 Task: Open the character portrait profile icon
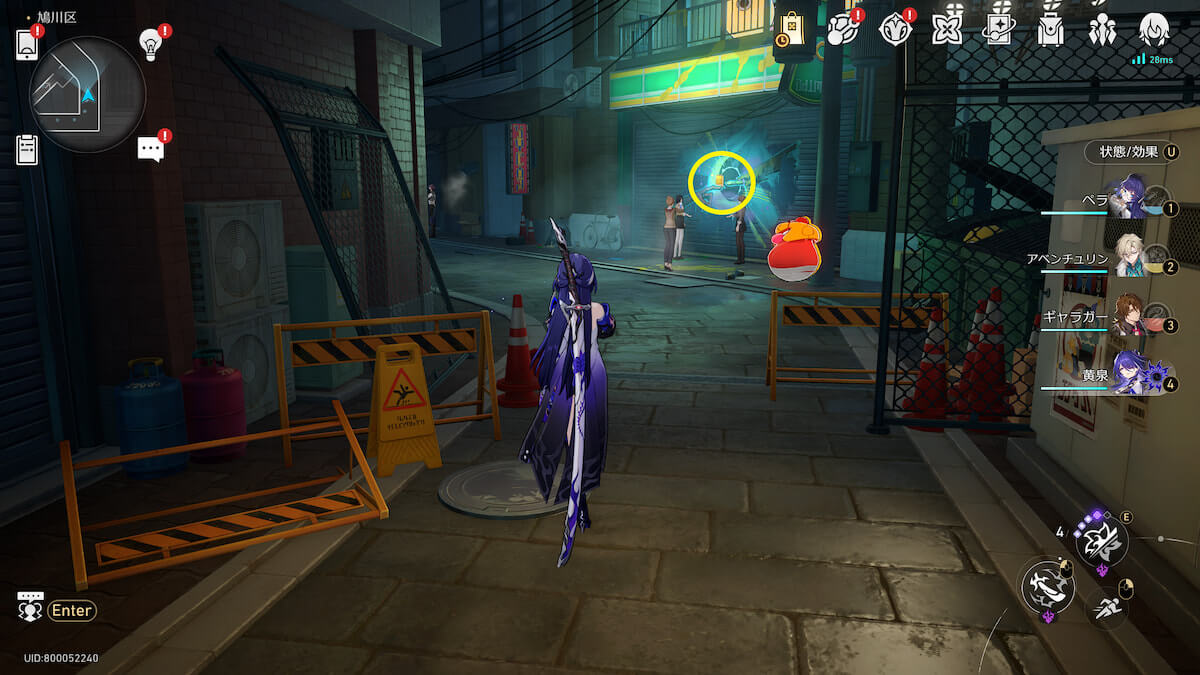pyautogui.click(x=1154, y=29)
